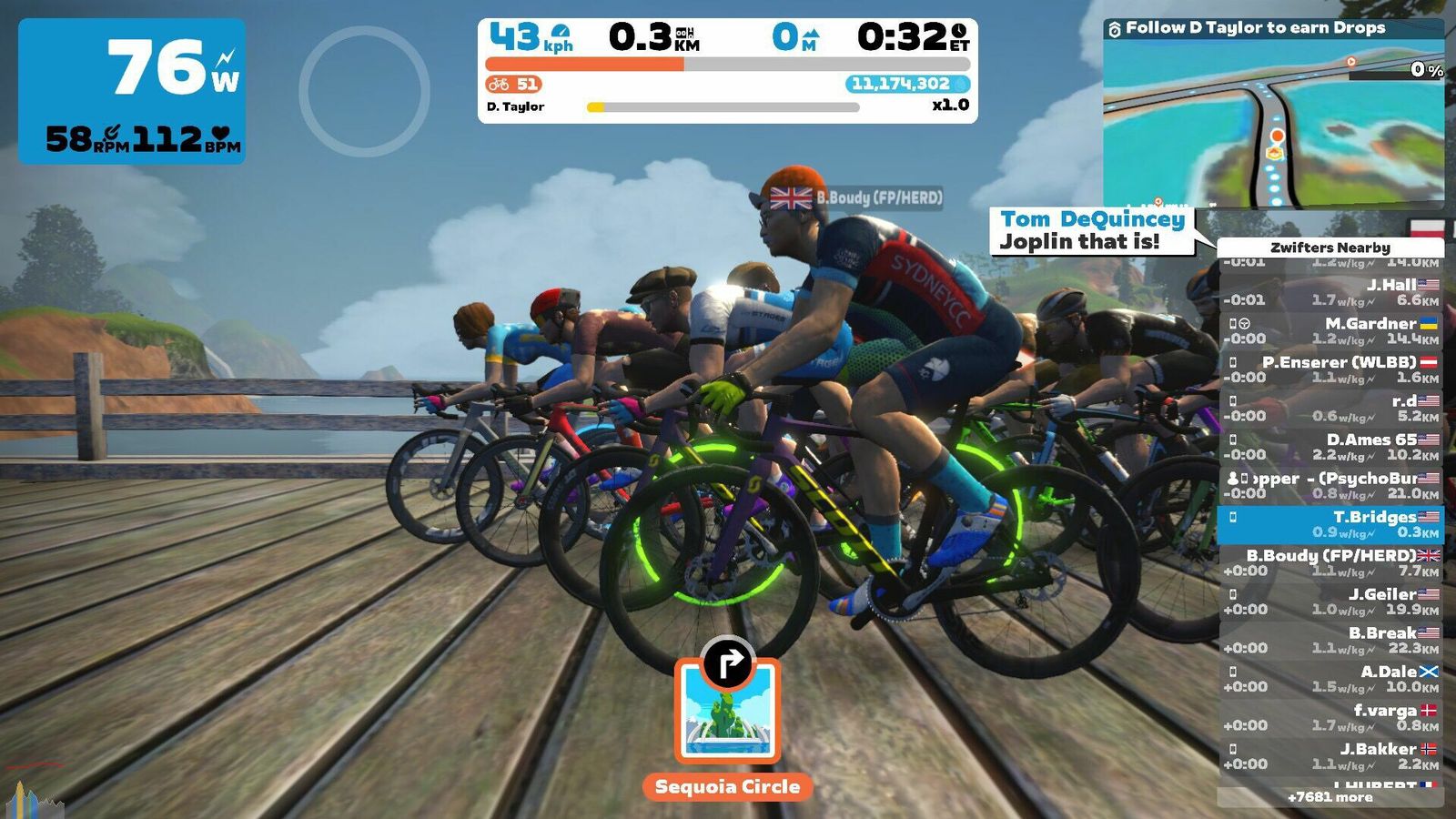The image size is (1456, 819).
Task: Choose M.Gardner from the nearby riders
Action: pos(1330,330)
